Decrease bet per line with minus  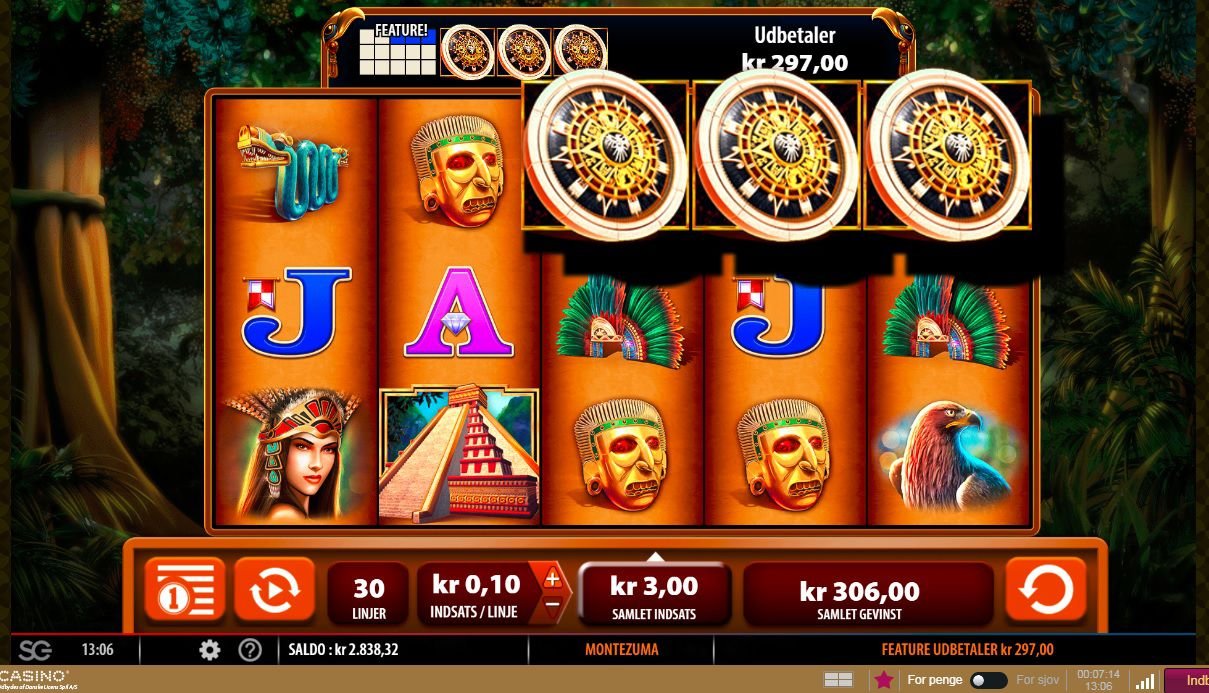[x=552, y=604]
